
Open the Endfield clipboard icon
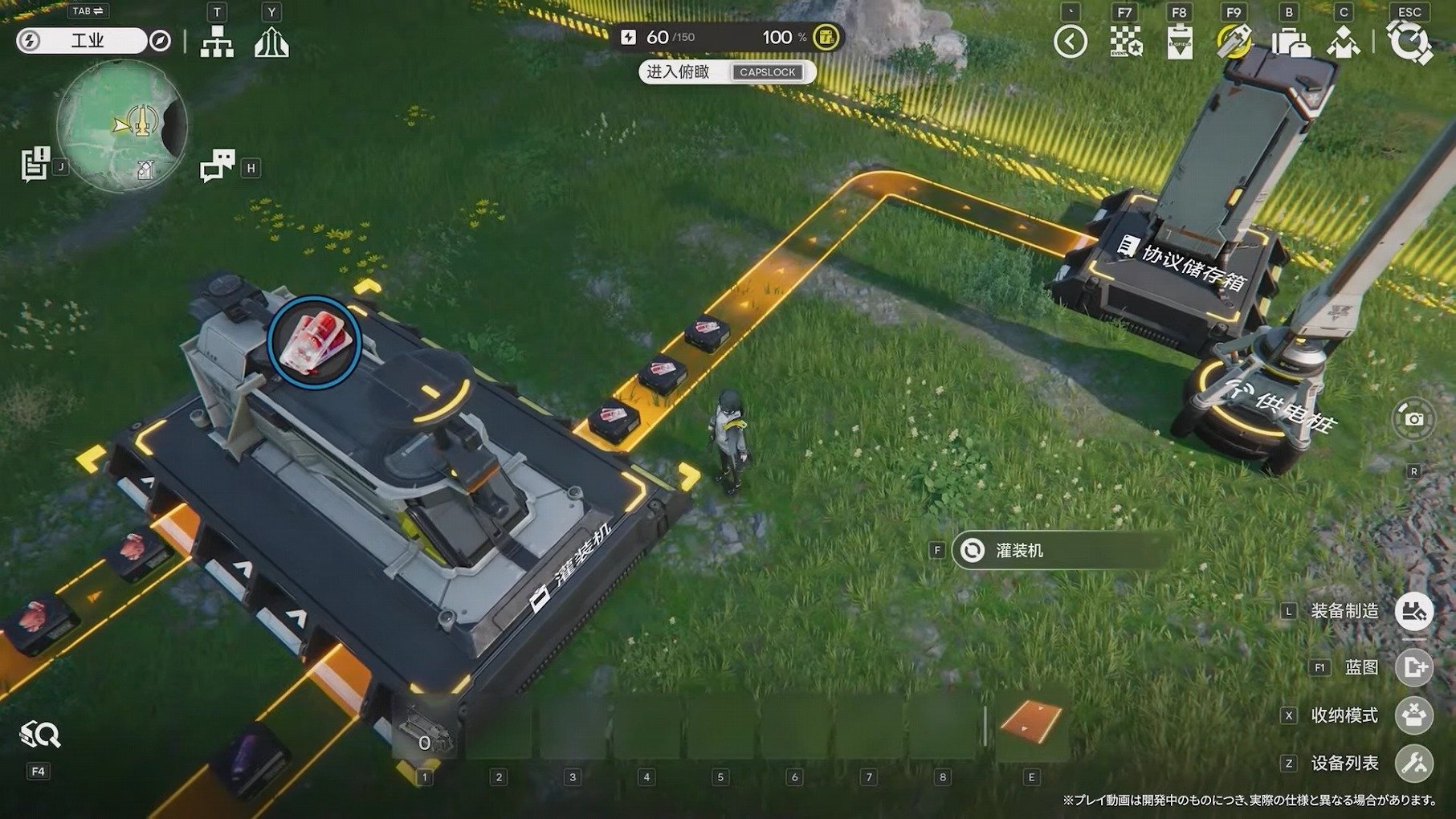click(x=1179, y=42)
